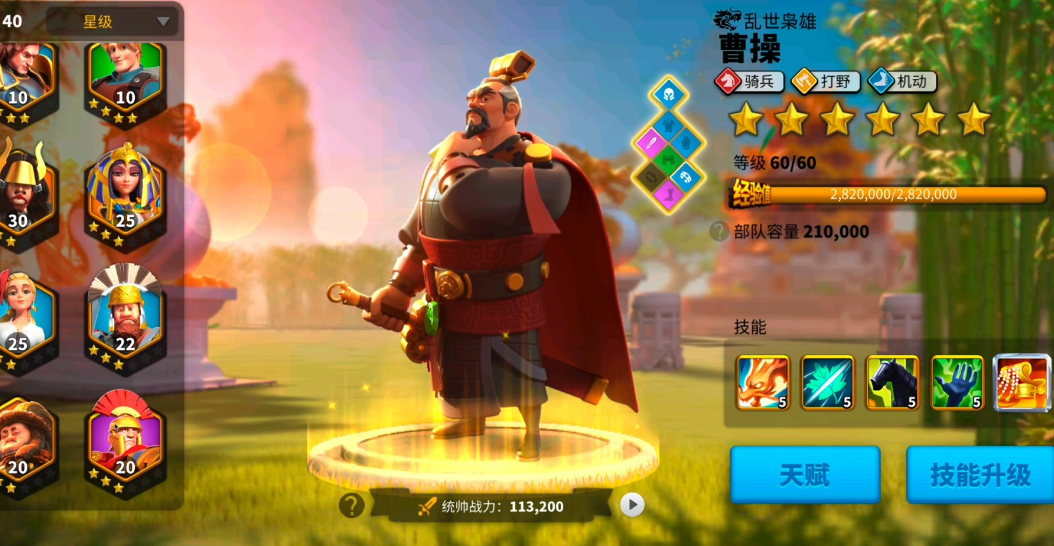Select the dark hand skill icon
Screen dimensions: 1054x546
point(957,382)
